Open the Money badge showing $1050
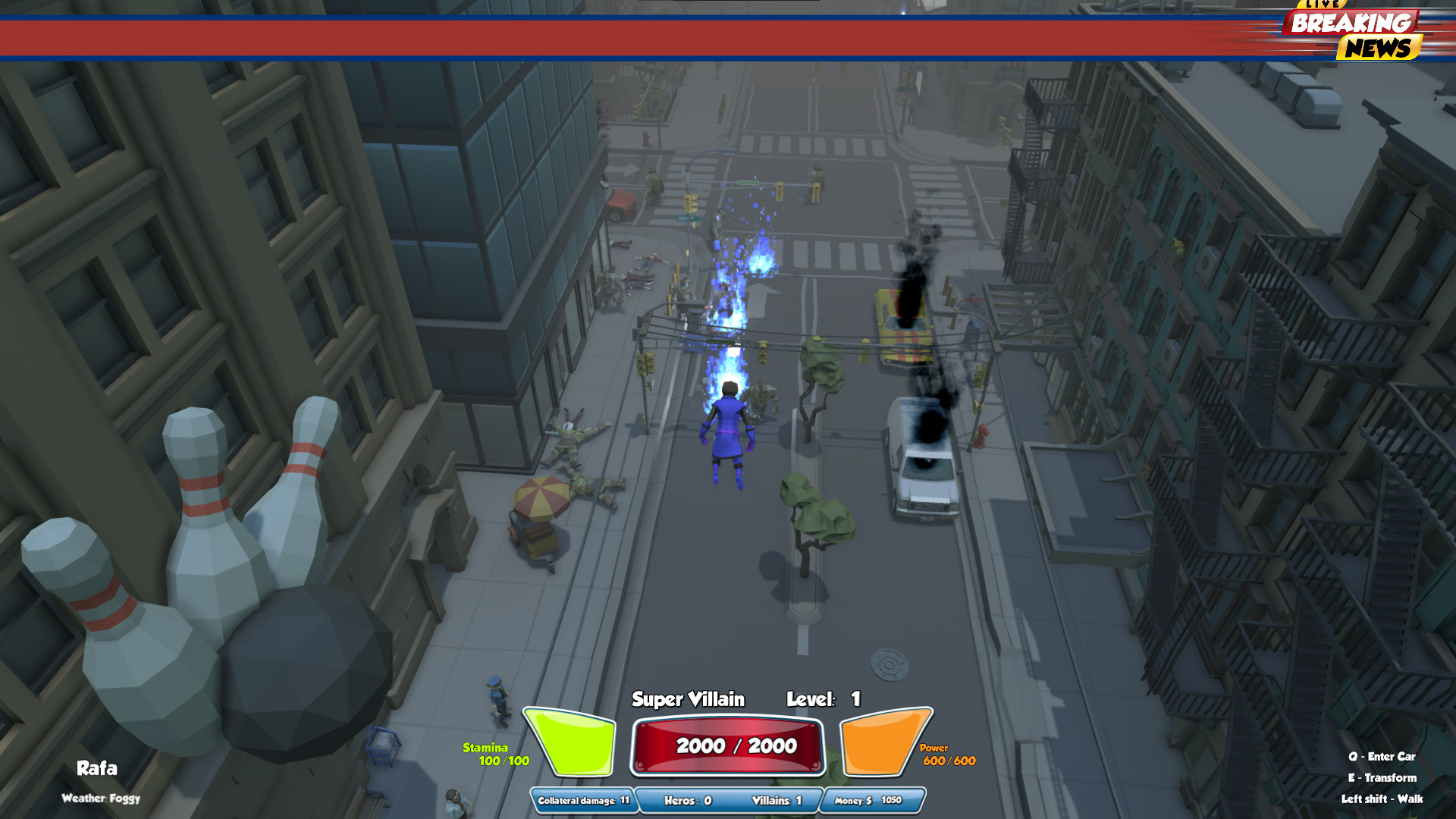Image resolution: width=1456 pixels, height=819 pixels. point(868,800)
